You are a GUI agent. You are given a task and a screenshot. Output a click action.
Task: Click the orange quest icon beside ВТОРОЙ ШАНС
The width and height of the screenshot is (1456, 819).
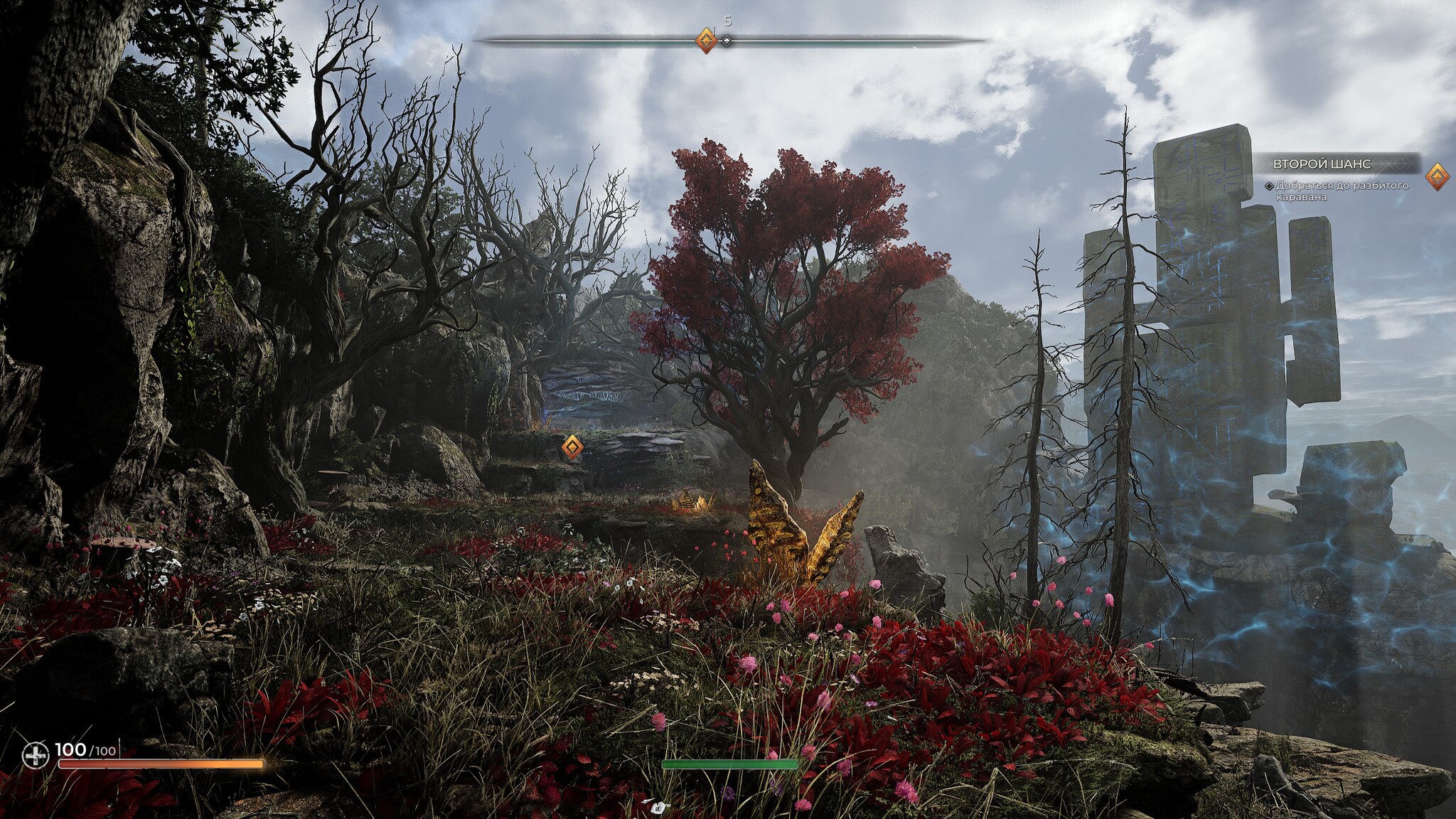[1437, 176]
